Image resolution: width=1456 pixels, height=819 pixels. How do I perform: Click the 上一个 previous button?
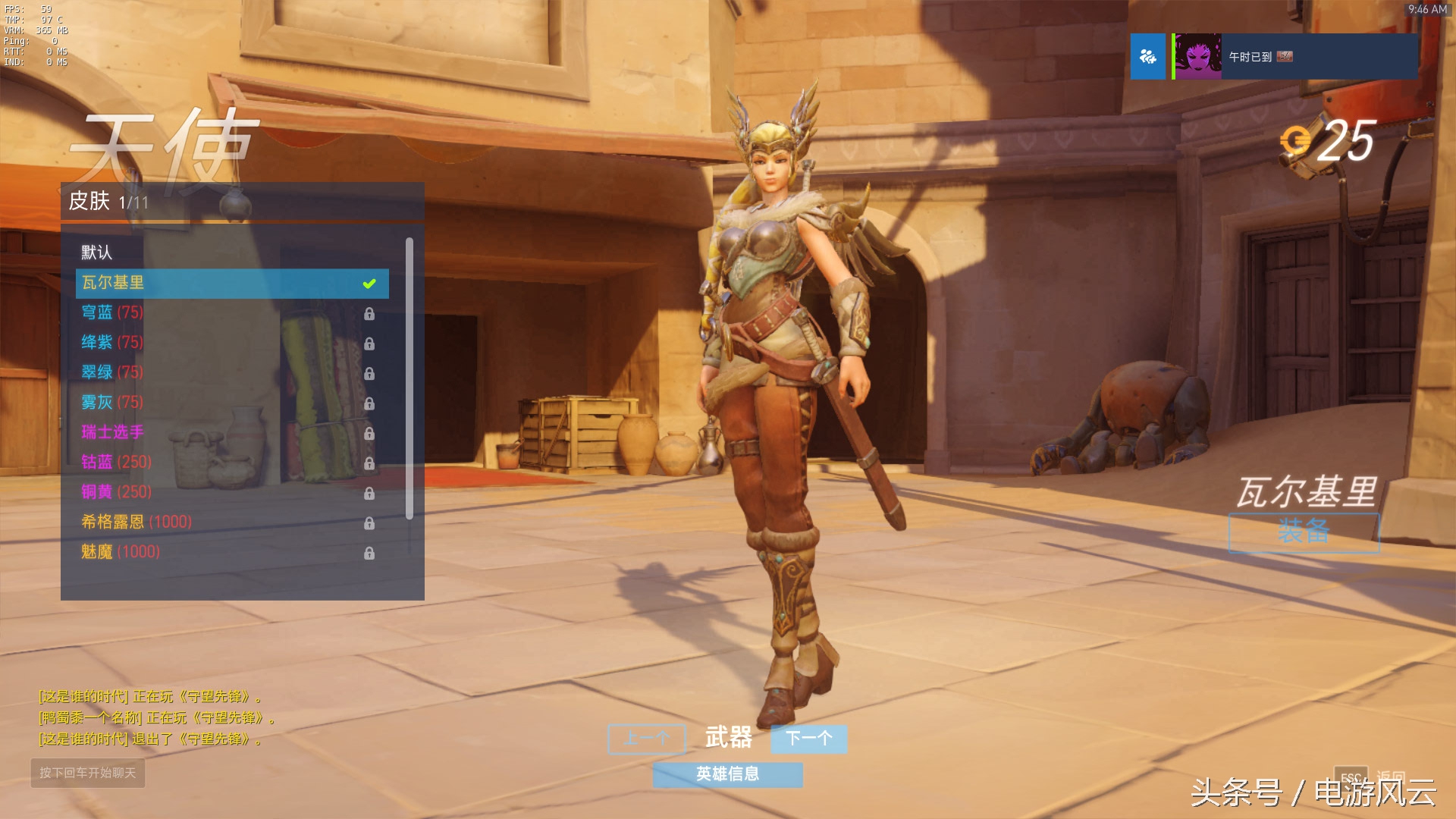point(646,739)
